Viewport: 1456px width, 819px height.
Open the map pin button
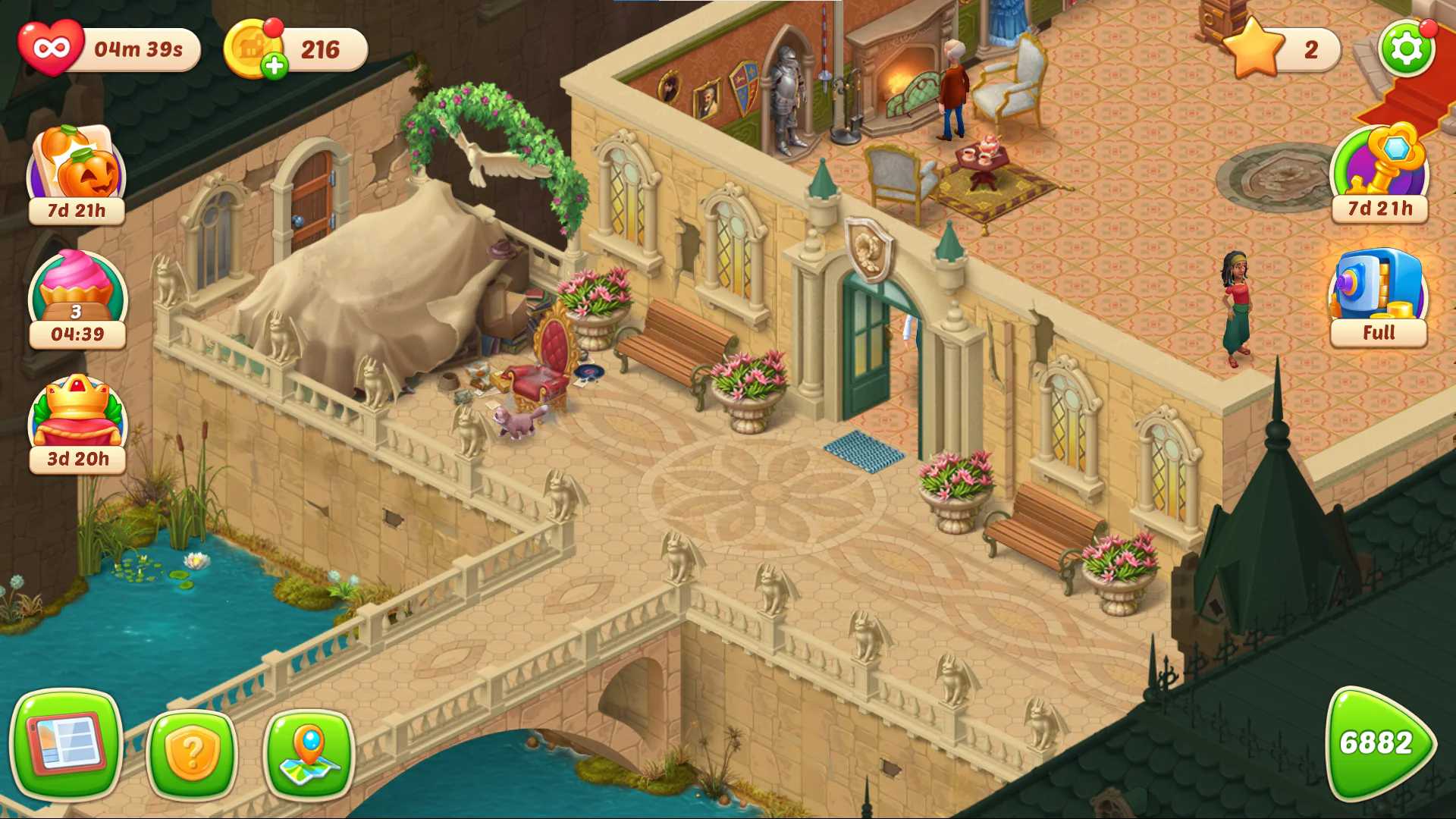tap(309, 752)
